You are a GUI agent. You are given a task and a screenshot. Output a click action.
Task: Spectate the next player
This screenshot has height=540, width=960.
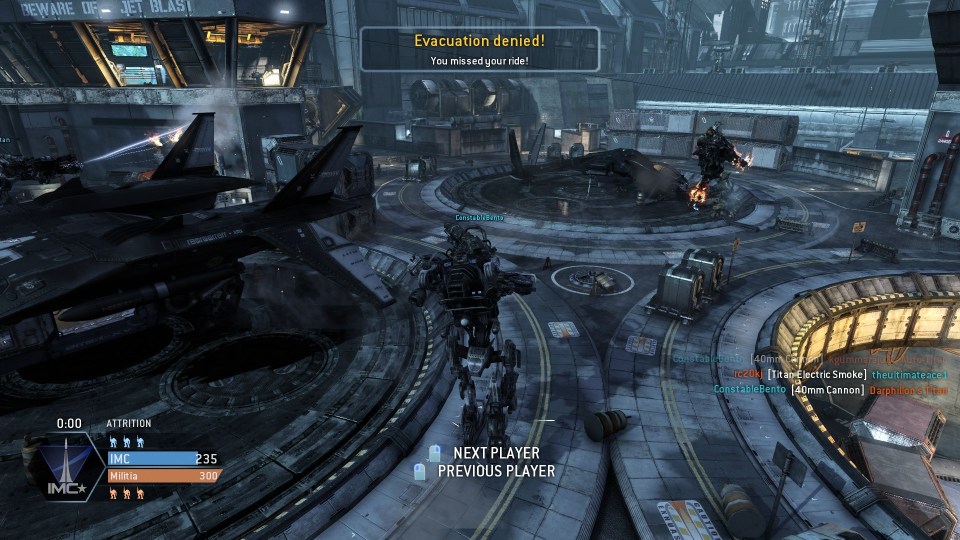point(495,454)
